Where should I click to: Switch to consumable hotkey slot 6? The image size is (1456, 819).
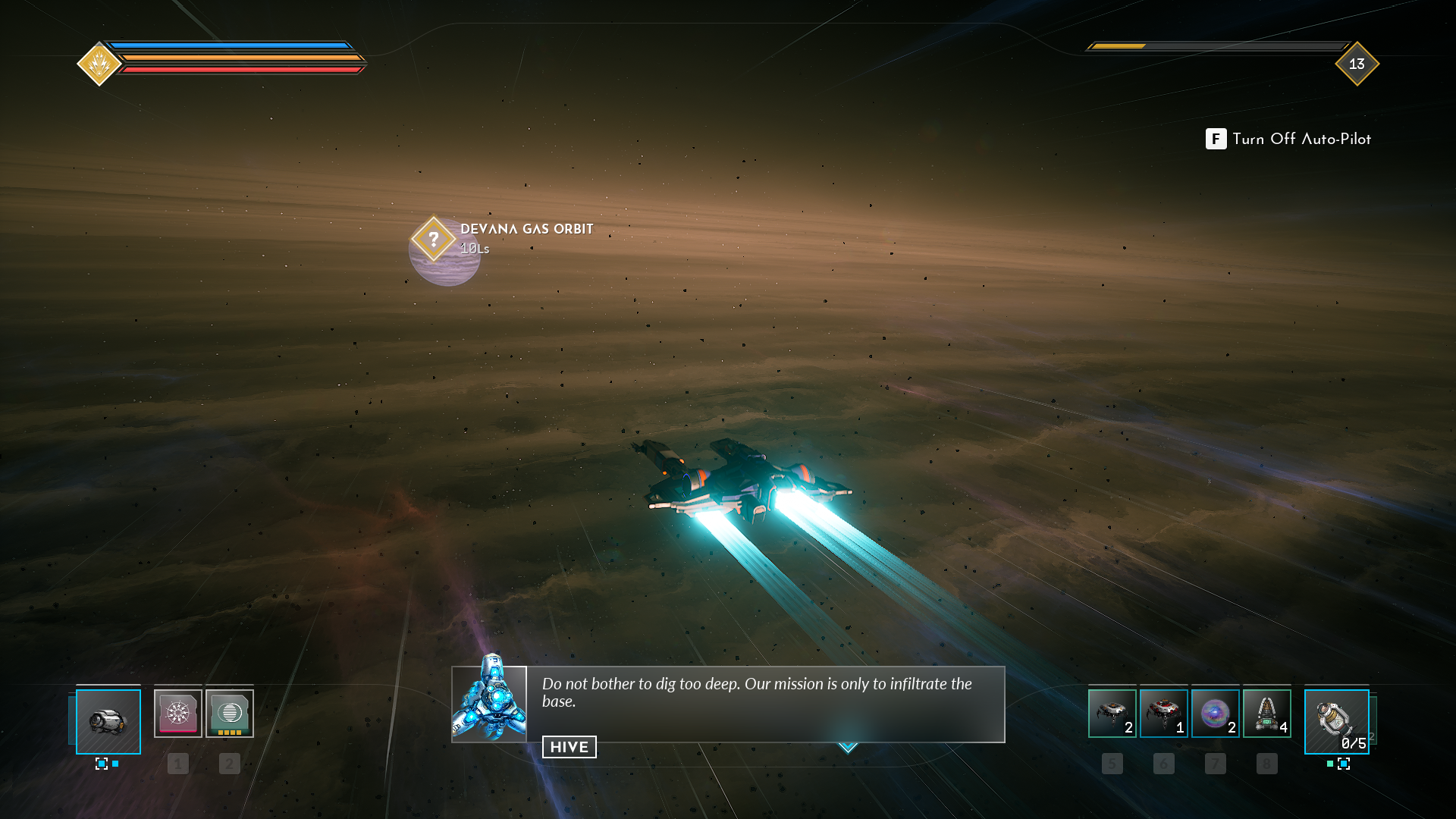1163,764
